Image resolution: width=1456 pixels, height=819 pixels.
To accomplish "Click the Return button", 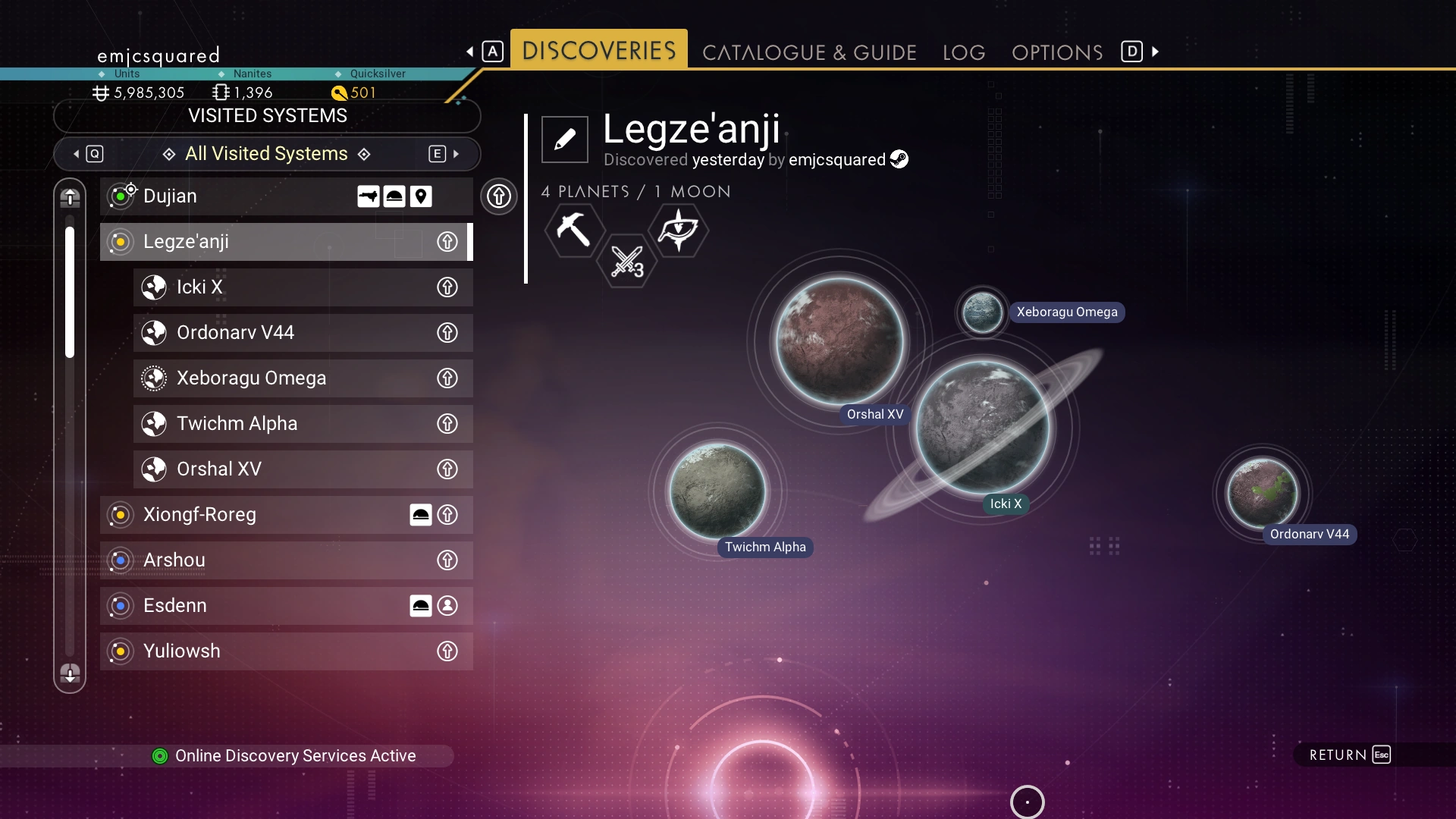I will [x=1350, y=755].
